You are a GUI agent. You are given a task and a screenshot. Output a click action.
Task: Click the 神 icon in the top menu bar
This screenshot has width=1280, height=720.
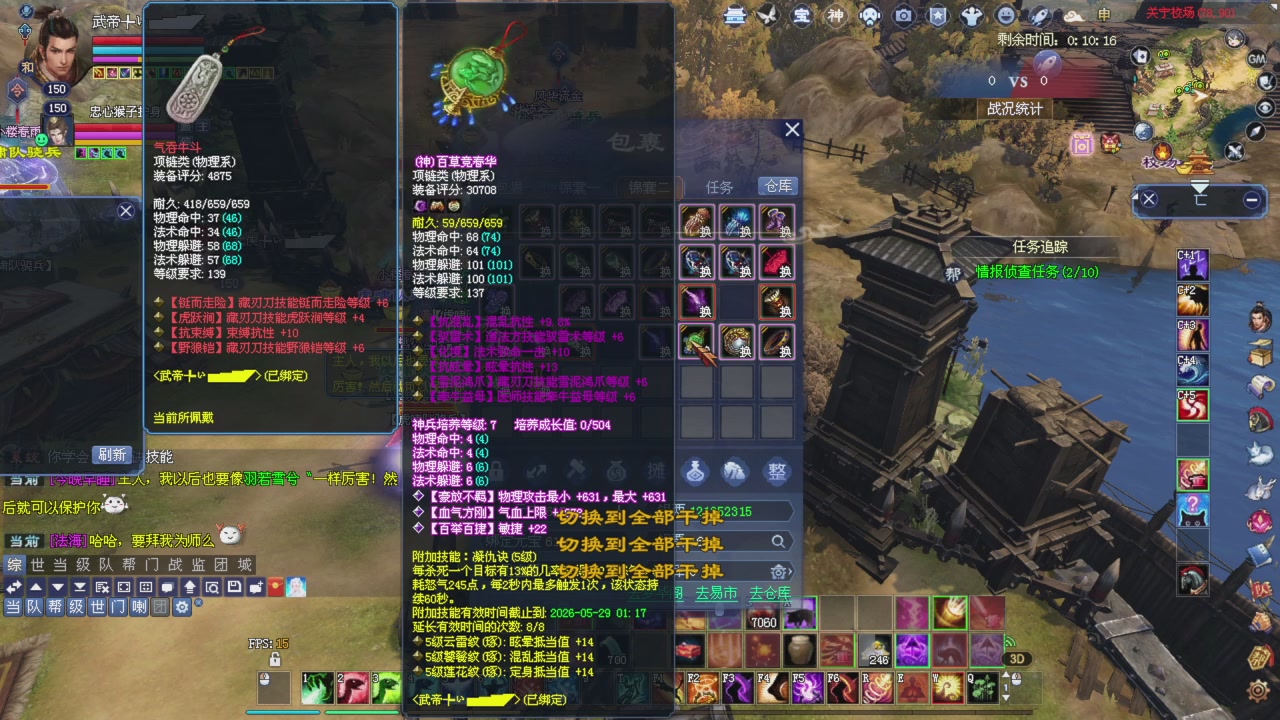[835, 17]
